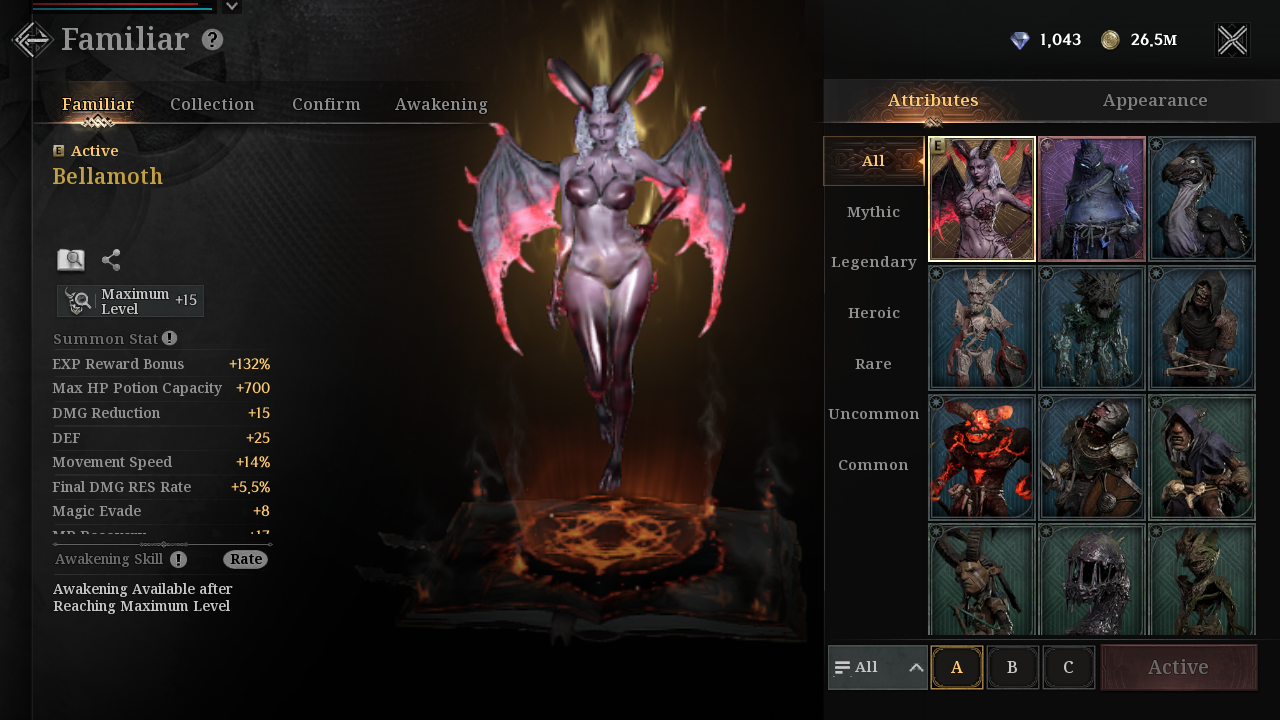Screen dimensions: 1280x720
Task: Choose the Heroic grade filter
Action: coord(873,313)
